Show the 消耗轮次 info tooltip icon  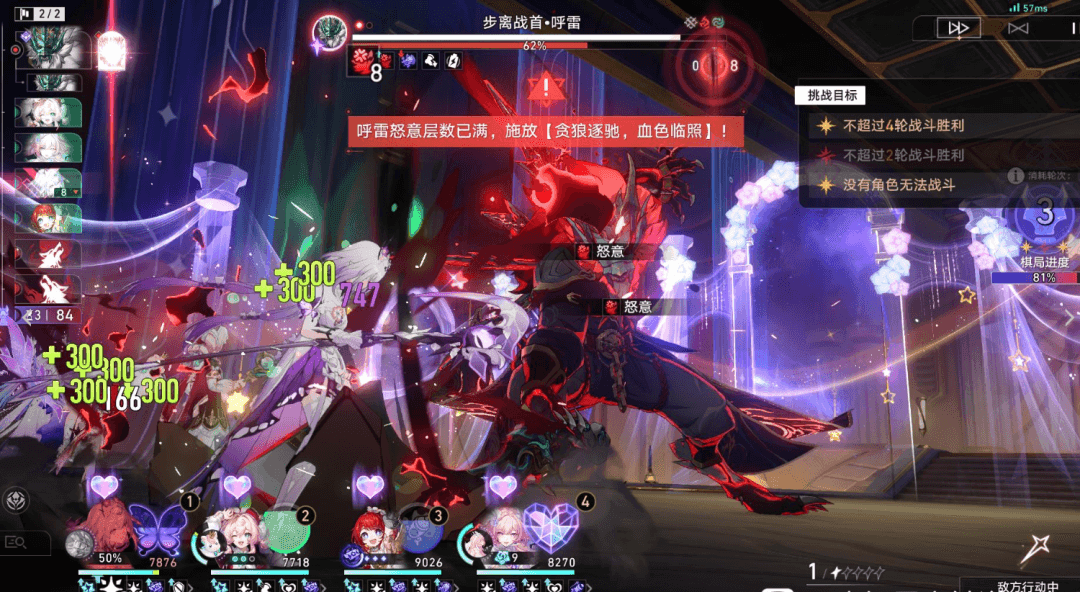pyautogui.click(x=1015, y=175)
